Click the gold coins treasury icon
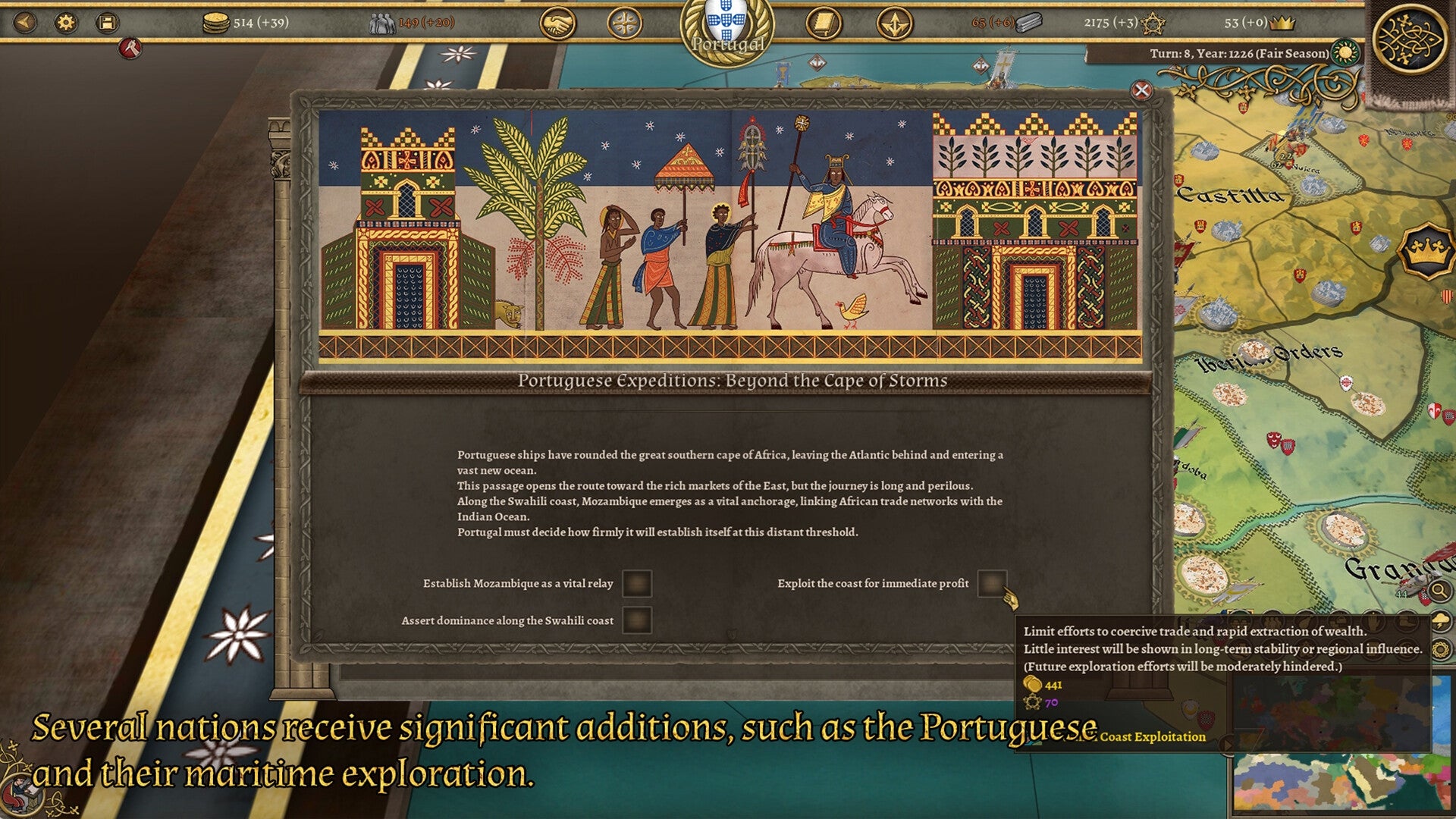The image size is (1456, 819). pos(217,21)
